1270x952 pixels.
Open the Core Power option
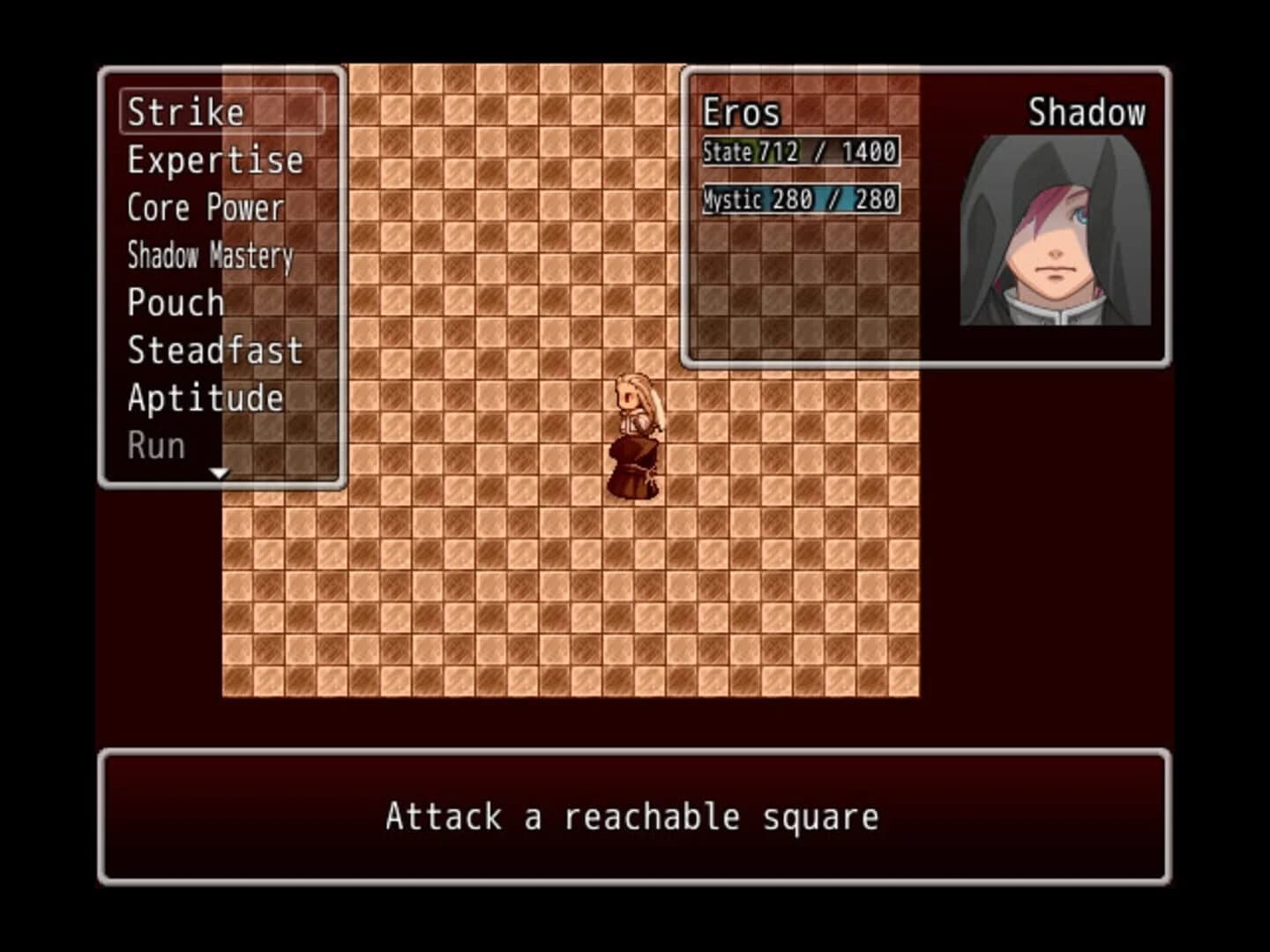205,208
